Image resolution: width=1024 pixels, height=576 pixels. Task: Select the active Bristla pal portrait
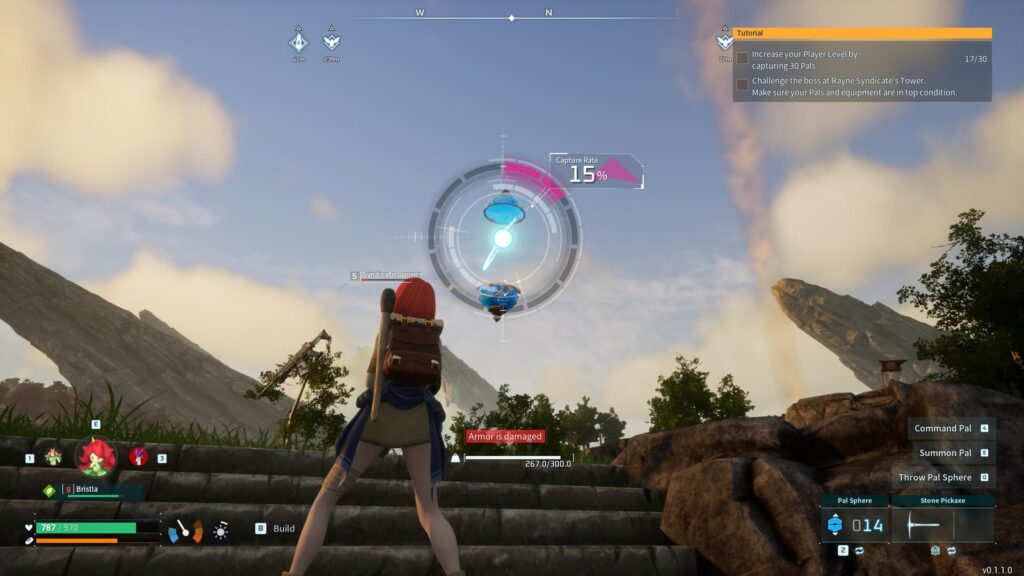[96, 458]
